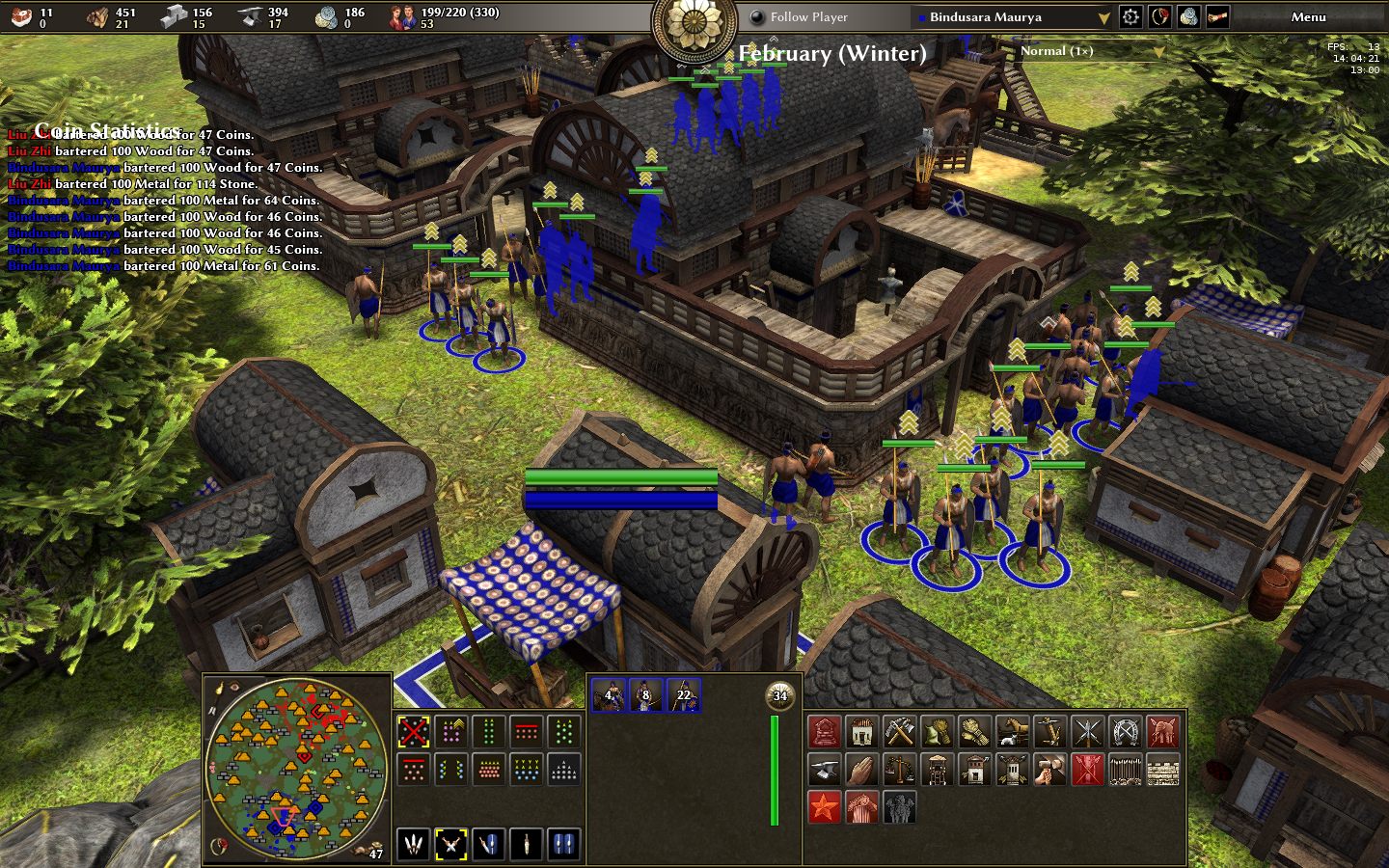Select the red star building icon
The image size is (1389, 868).
(825, 807)
